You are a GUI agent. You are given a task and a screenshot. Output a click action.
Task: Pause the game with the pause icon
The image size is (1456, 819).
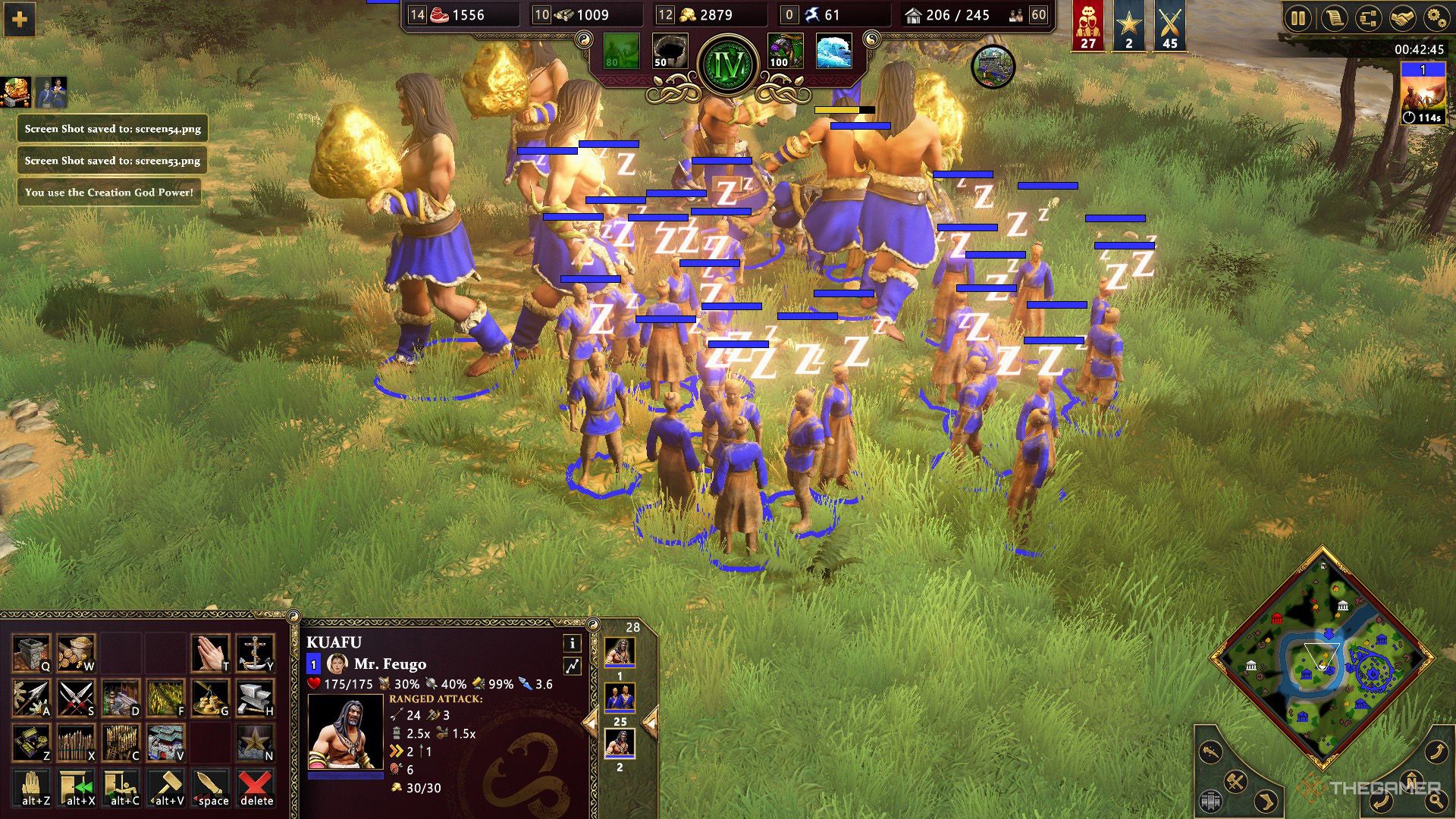pos(1298,18)
